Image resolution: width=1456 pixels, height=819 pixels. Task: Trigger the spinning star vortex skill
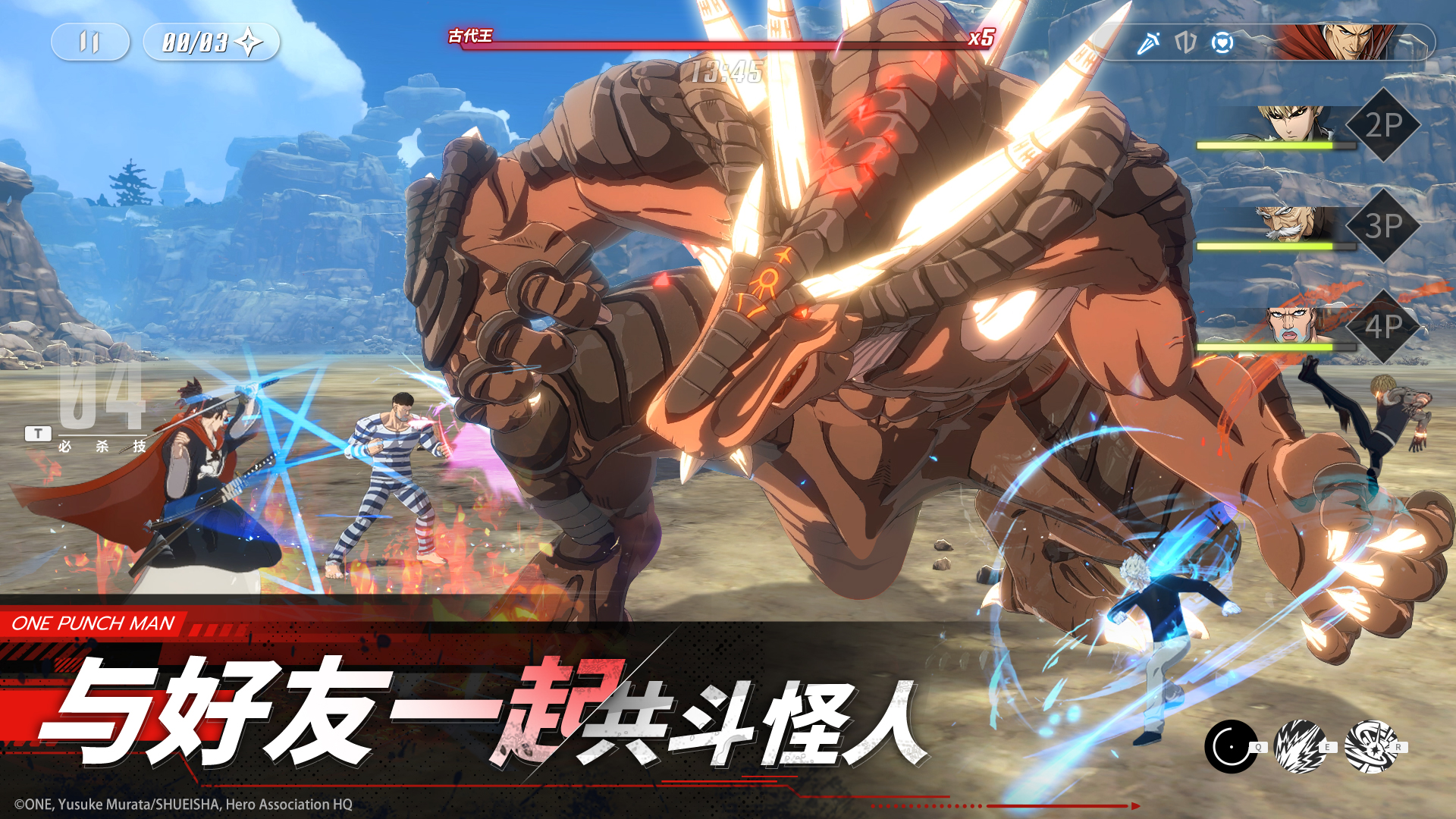pyautogui.click(x=1370, y=747)
